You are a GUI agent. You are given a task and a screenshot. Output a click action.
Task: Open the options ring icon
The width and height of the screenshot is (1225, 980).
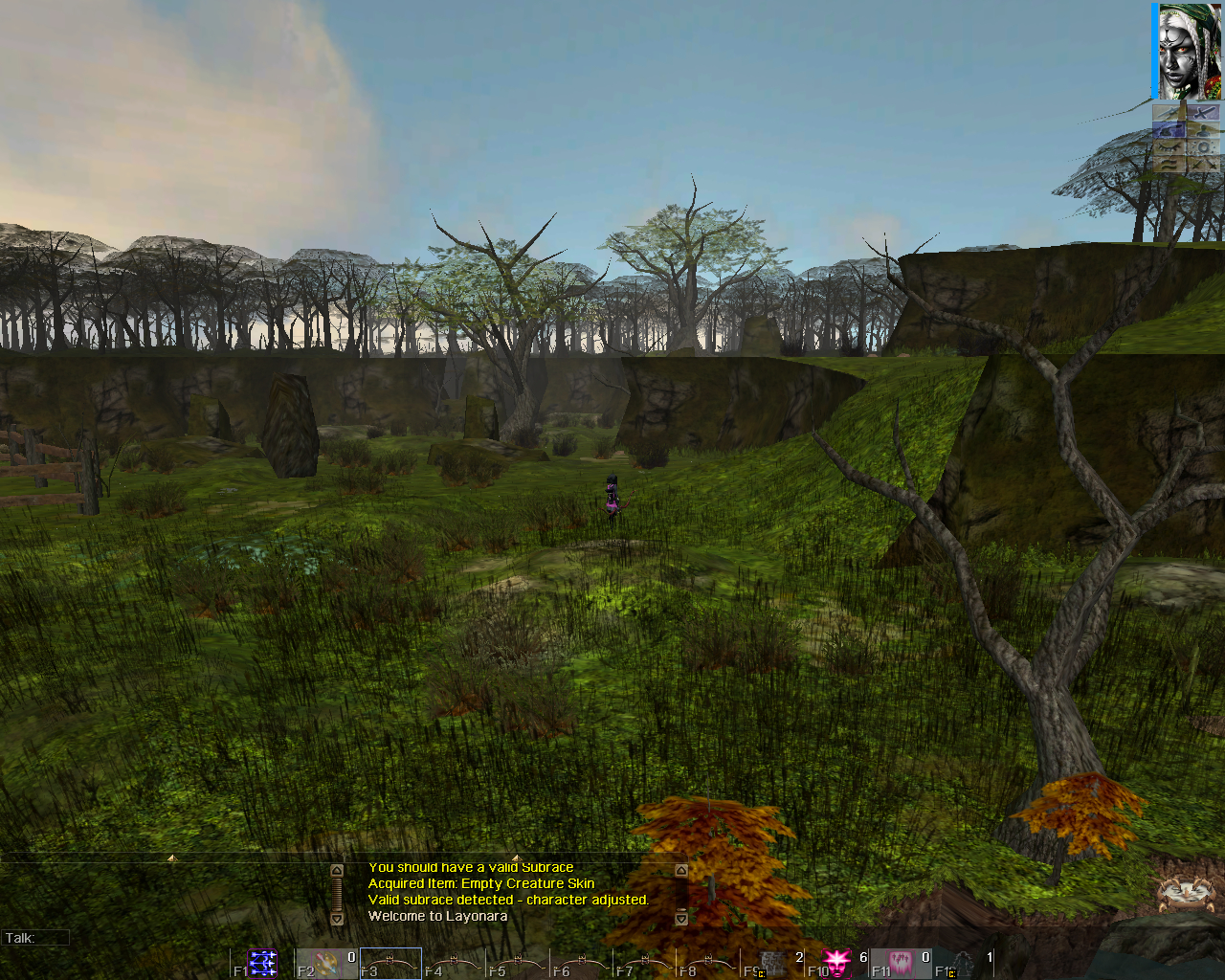point(1204,147)
